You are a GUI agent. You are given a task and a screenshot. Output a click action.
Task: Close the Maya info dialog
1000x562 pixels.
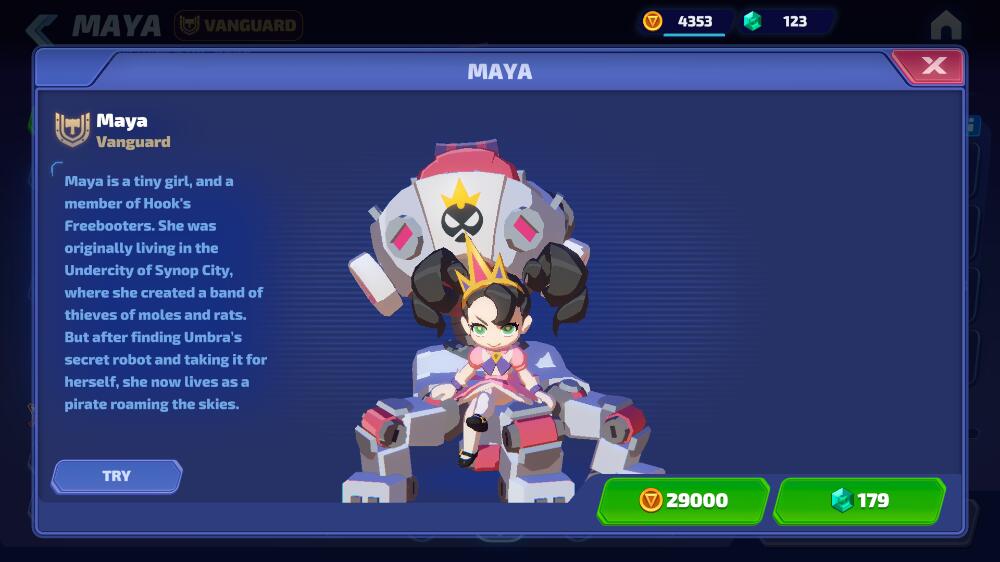coord(932,67)
